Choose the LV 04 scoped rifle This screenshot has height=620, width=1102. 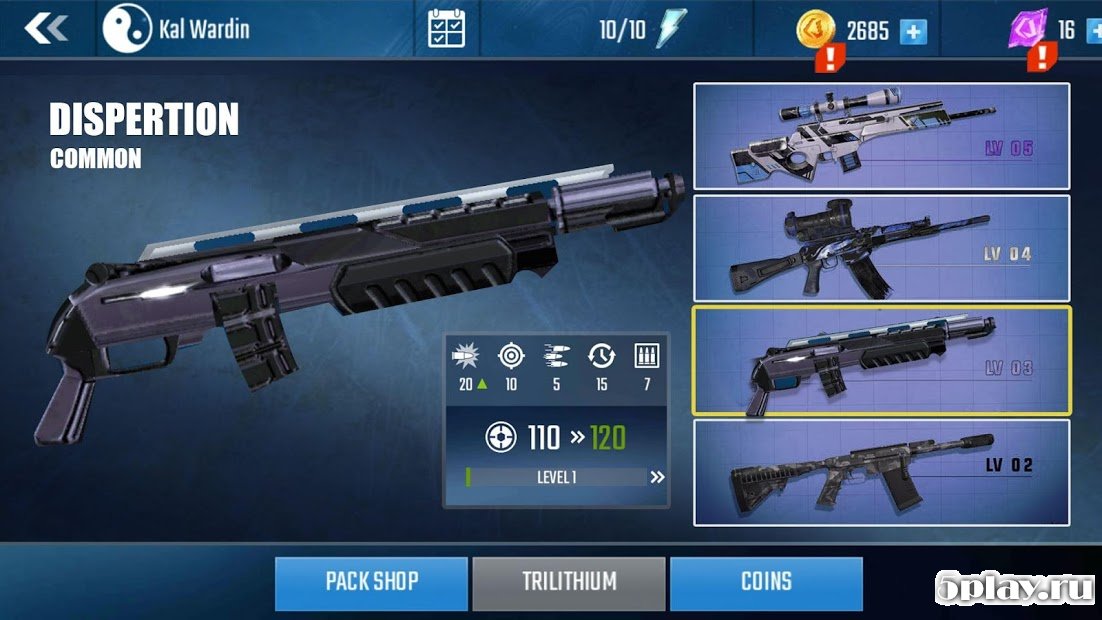(881, 248)
